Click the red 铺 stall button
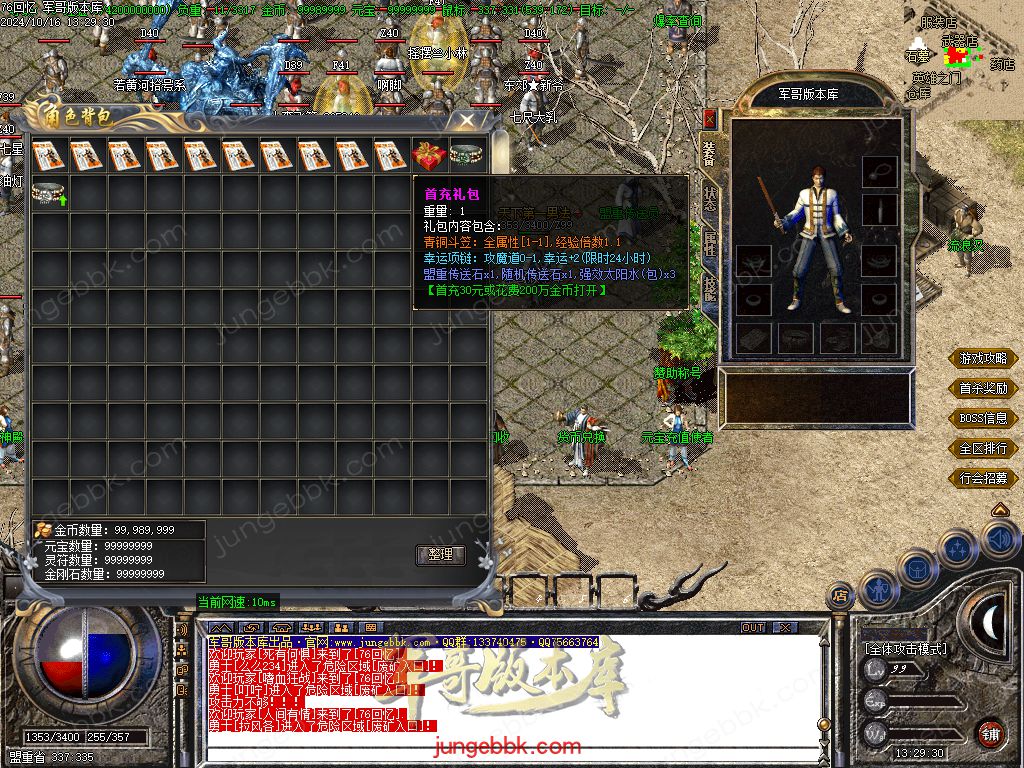Image resolution: width=1024 pixels, height=768 pixels. [990, 733]
